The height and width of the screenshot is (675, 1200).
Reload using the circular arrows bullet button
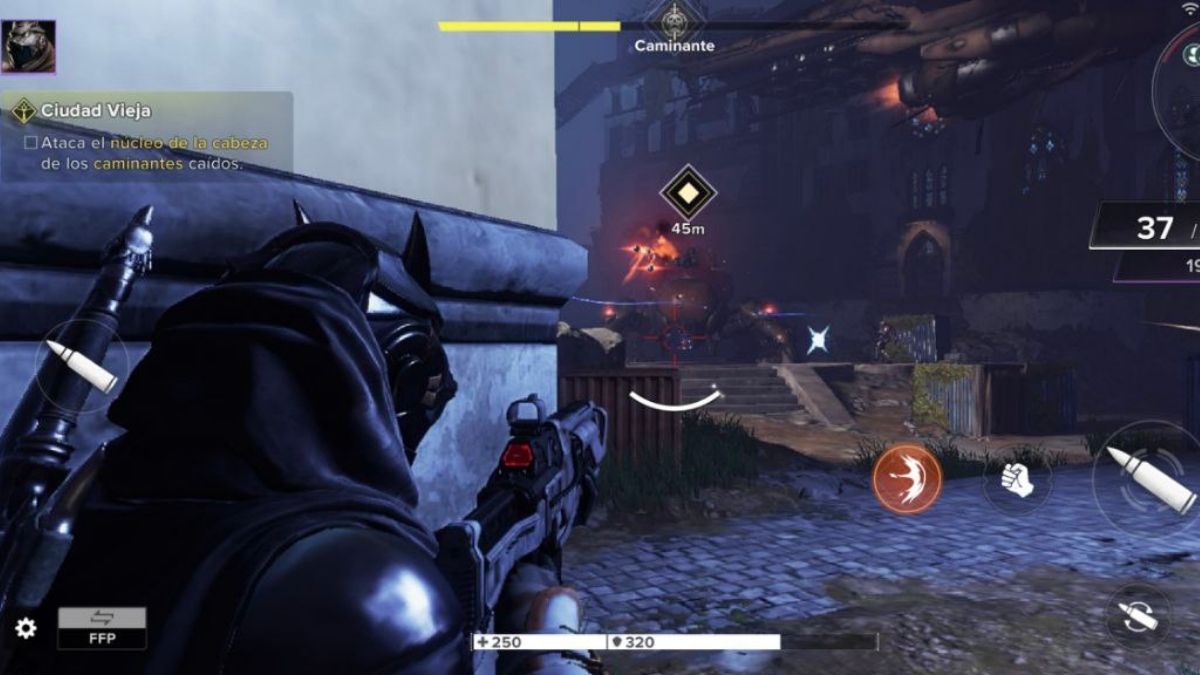tap(1139, 615)
